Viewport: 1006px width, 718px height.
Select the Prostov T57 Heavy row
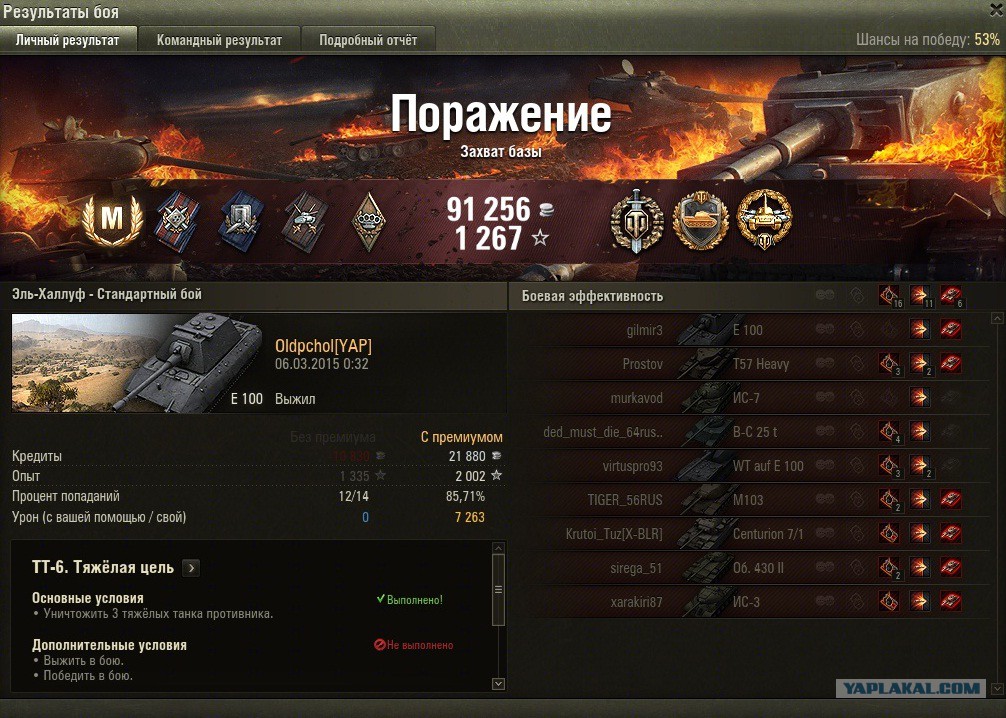pos(740,364)
